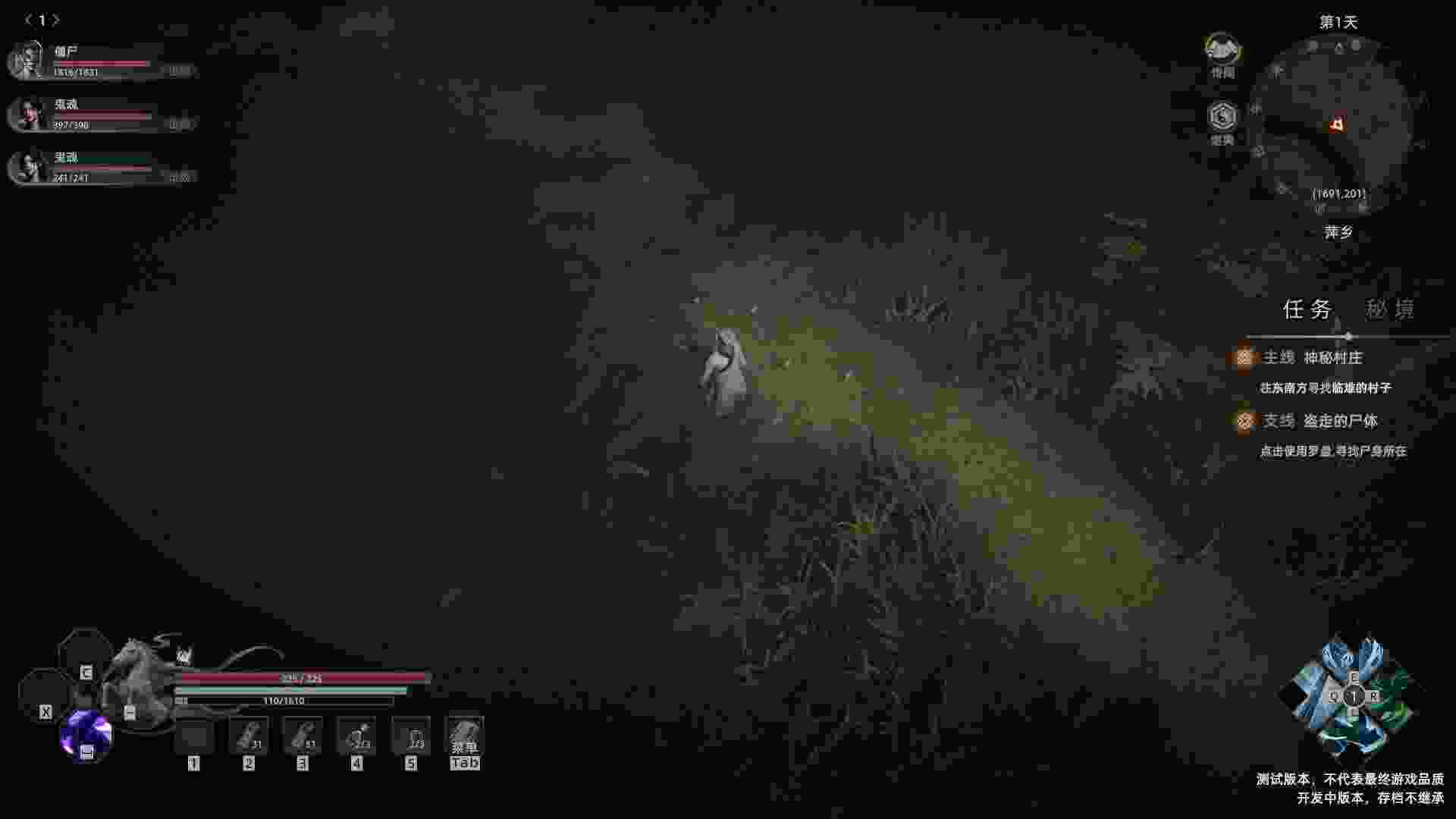Click the red marker on the minimap
The image size is (1456, 819).
(x=1336, y=123)
